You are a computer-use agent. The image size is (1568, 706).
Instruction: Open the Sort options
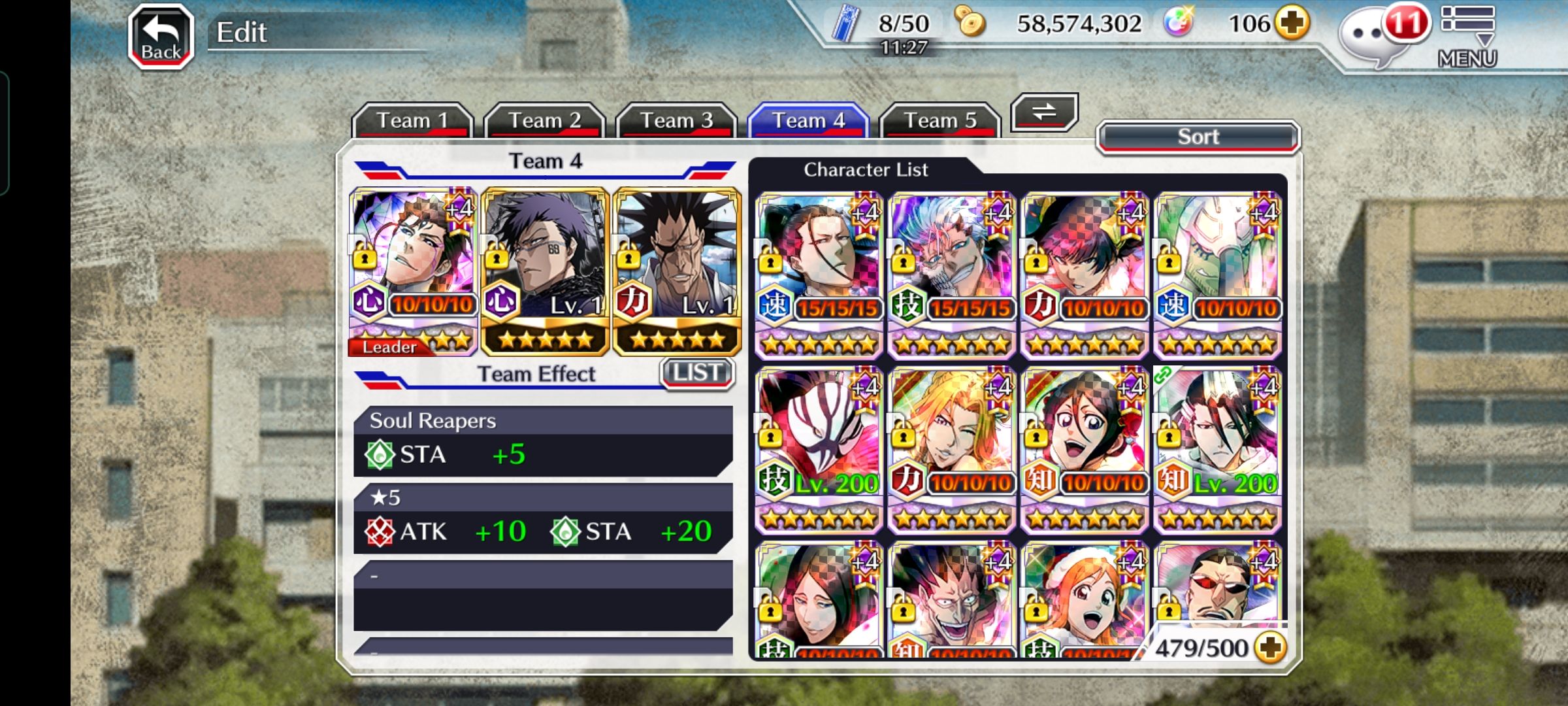coord(1198,137)
